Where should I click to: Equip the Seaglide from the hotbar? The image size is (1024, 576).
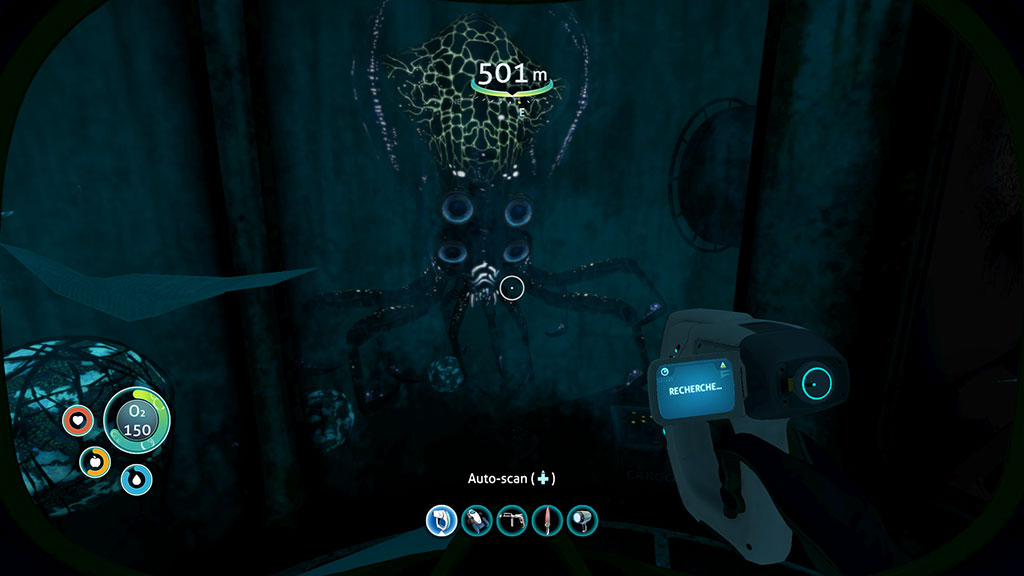click(x=477, y=520)
